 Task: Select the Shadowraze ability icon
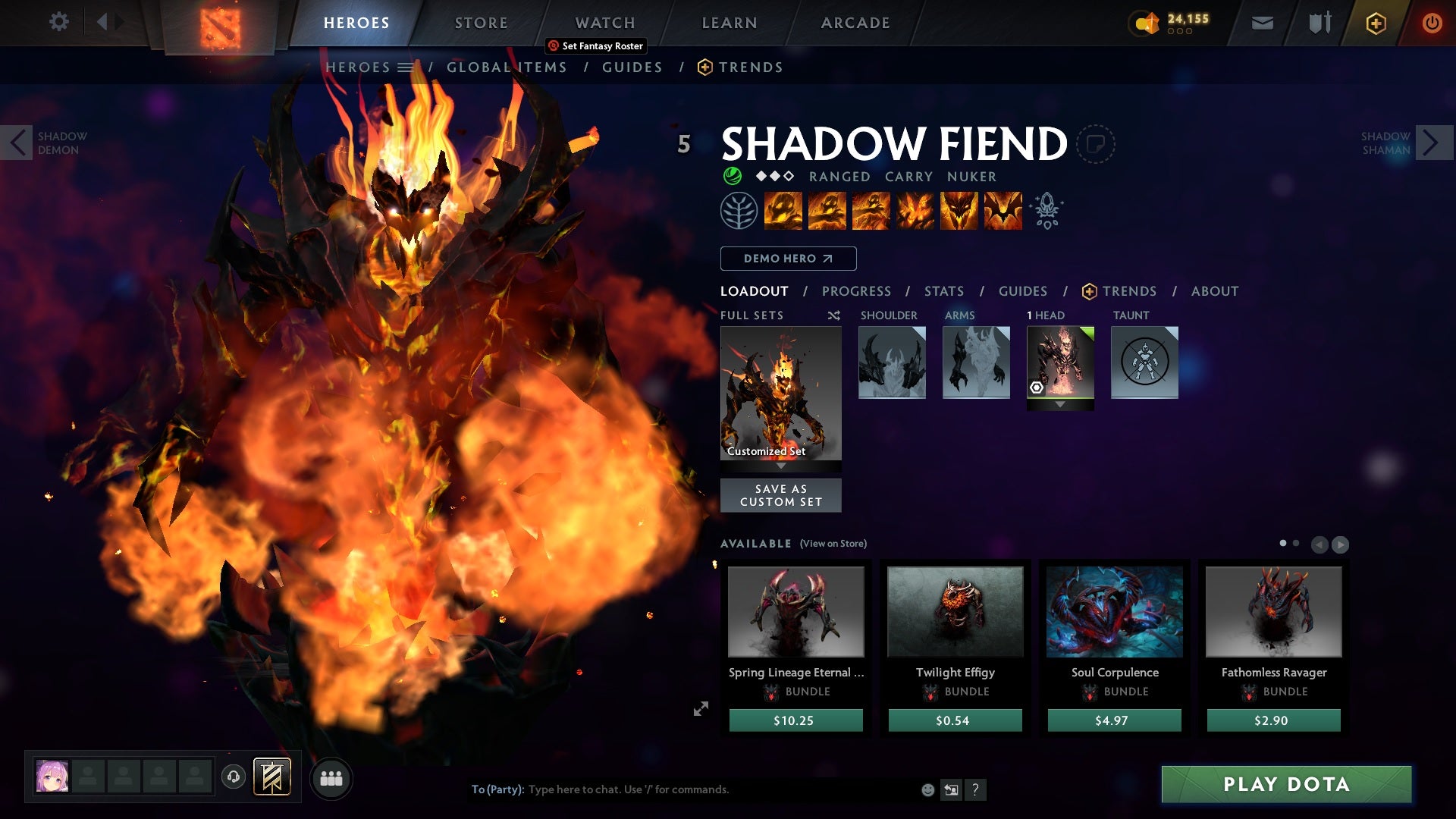[783, 211]
